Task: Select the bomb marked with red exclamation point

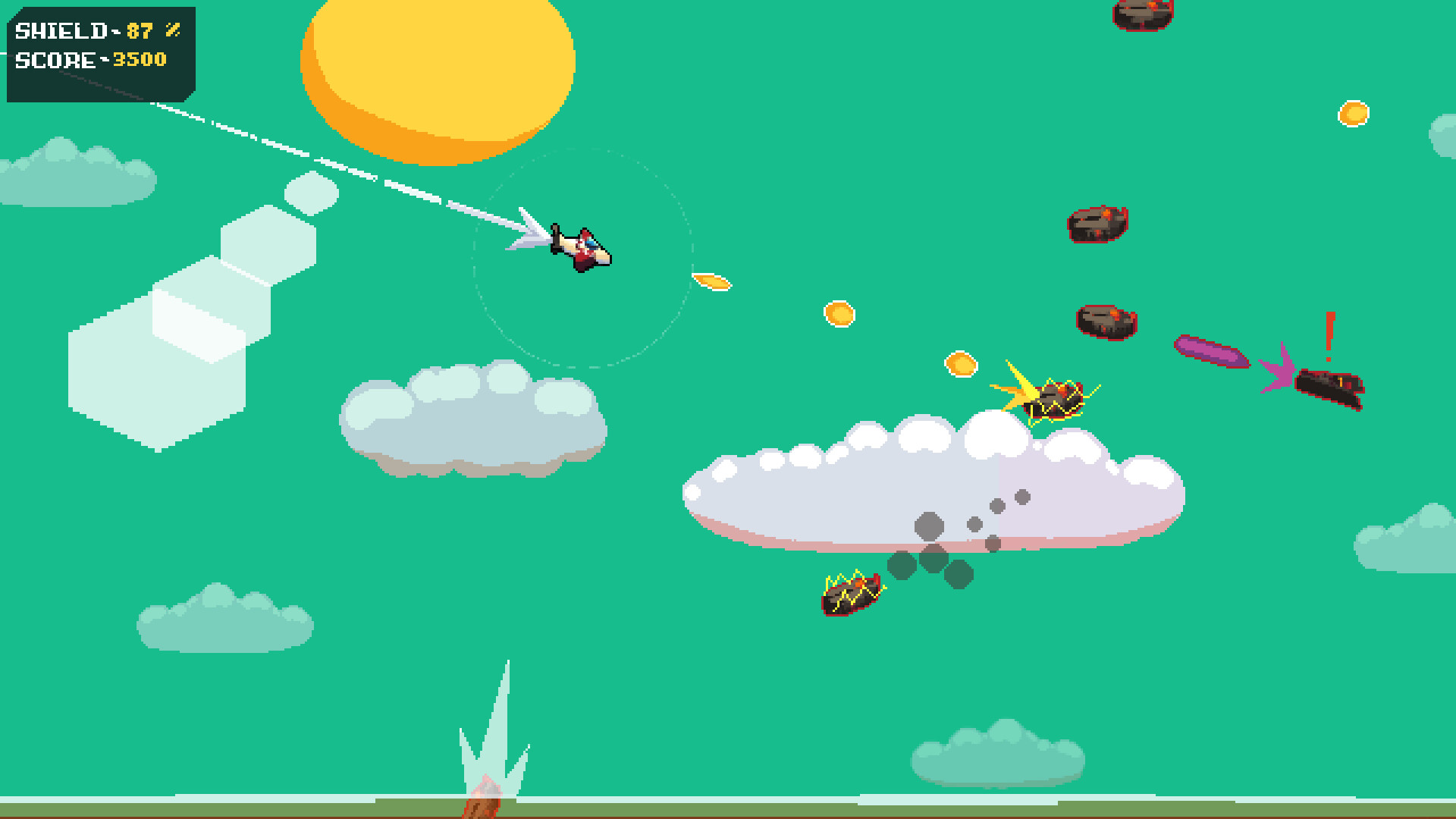Action: tap(1331, 388)
